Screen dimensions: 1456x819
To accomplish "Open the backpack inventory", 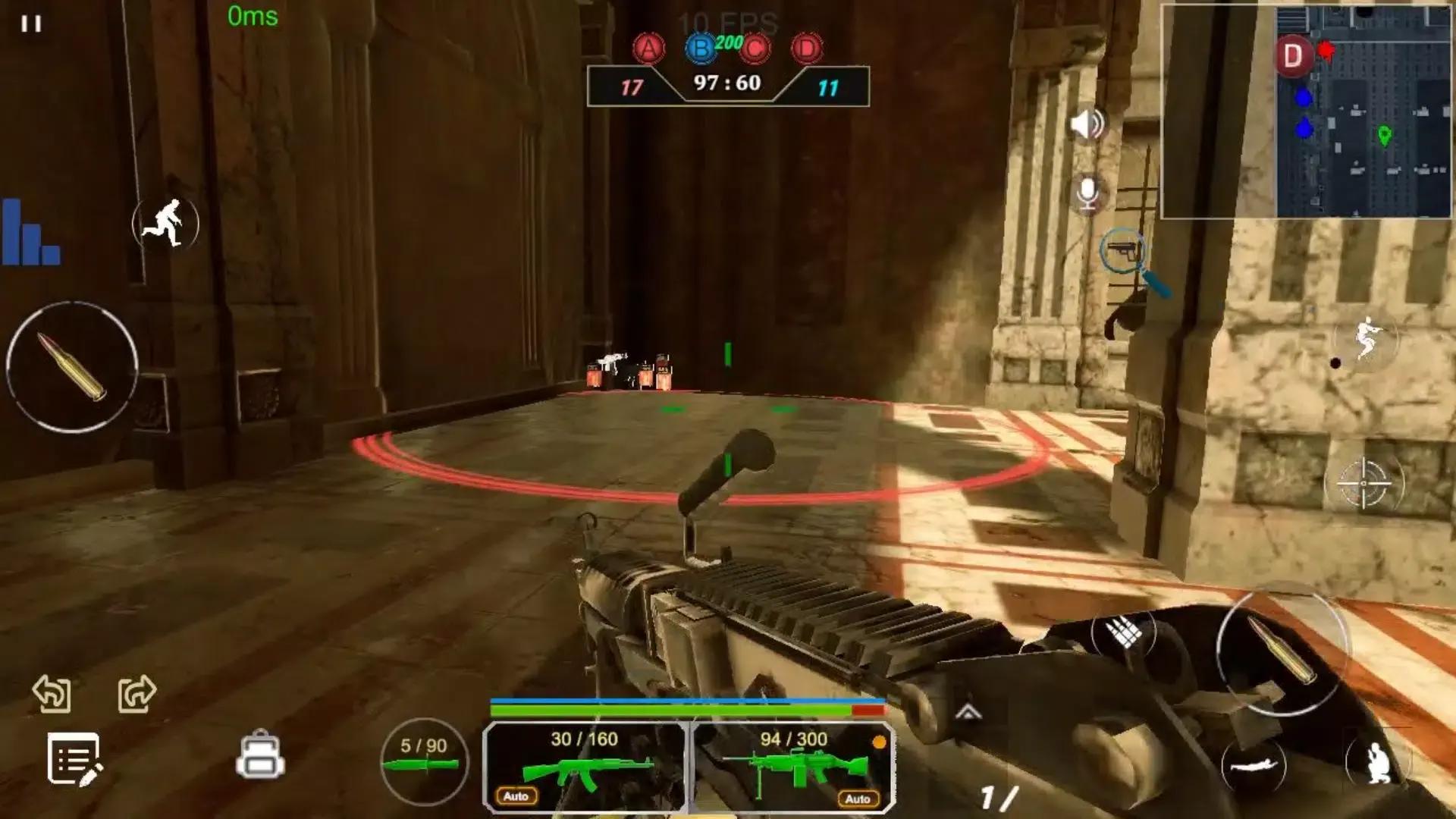I will (x=260, y=756).
